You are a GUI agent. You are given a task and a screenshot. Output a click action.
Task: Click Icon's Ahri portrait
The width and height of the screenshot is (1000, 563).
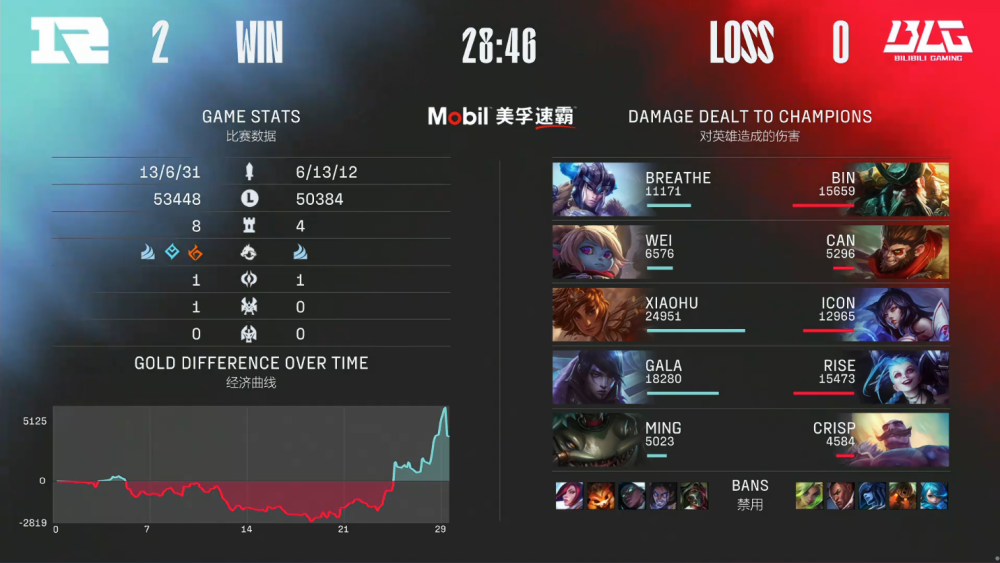pyautogui.click(x=905, y=315)
